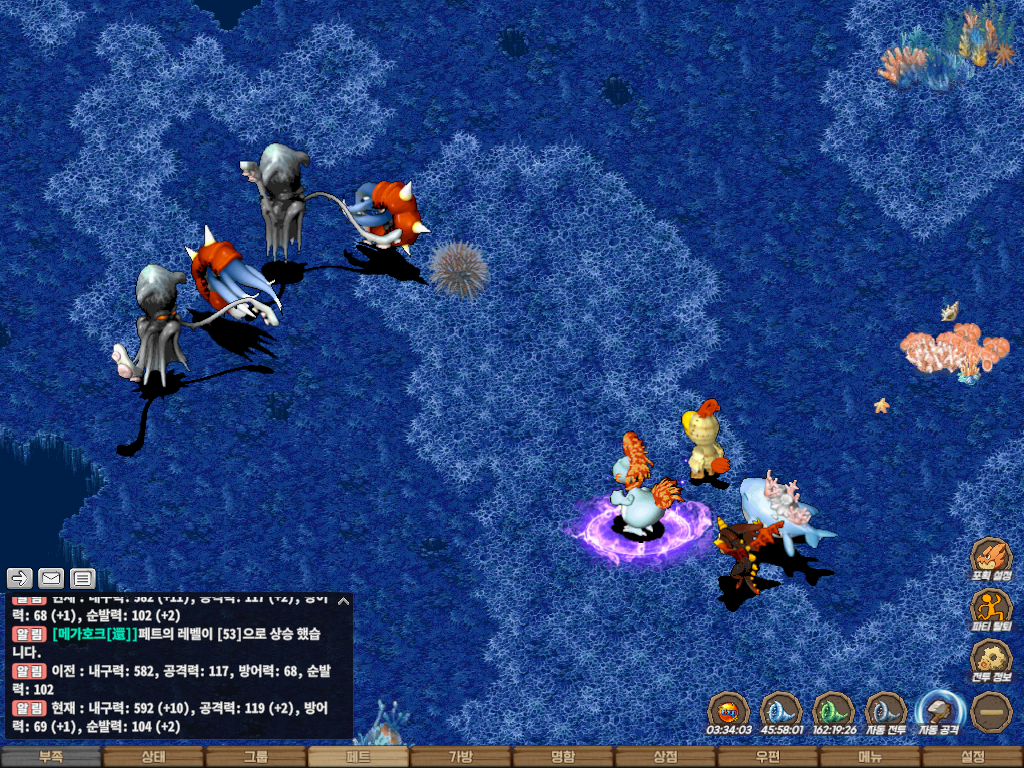The height and width of the screenshot is (768, 1024).
Task: Open the 그룹 (group) menu
Action: click(x=255, y=757)
